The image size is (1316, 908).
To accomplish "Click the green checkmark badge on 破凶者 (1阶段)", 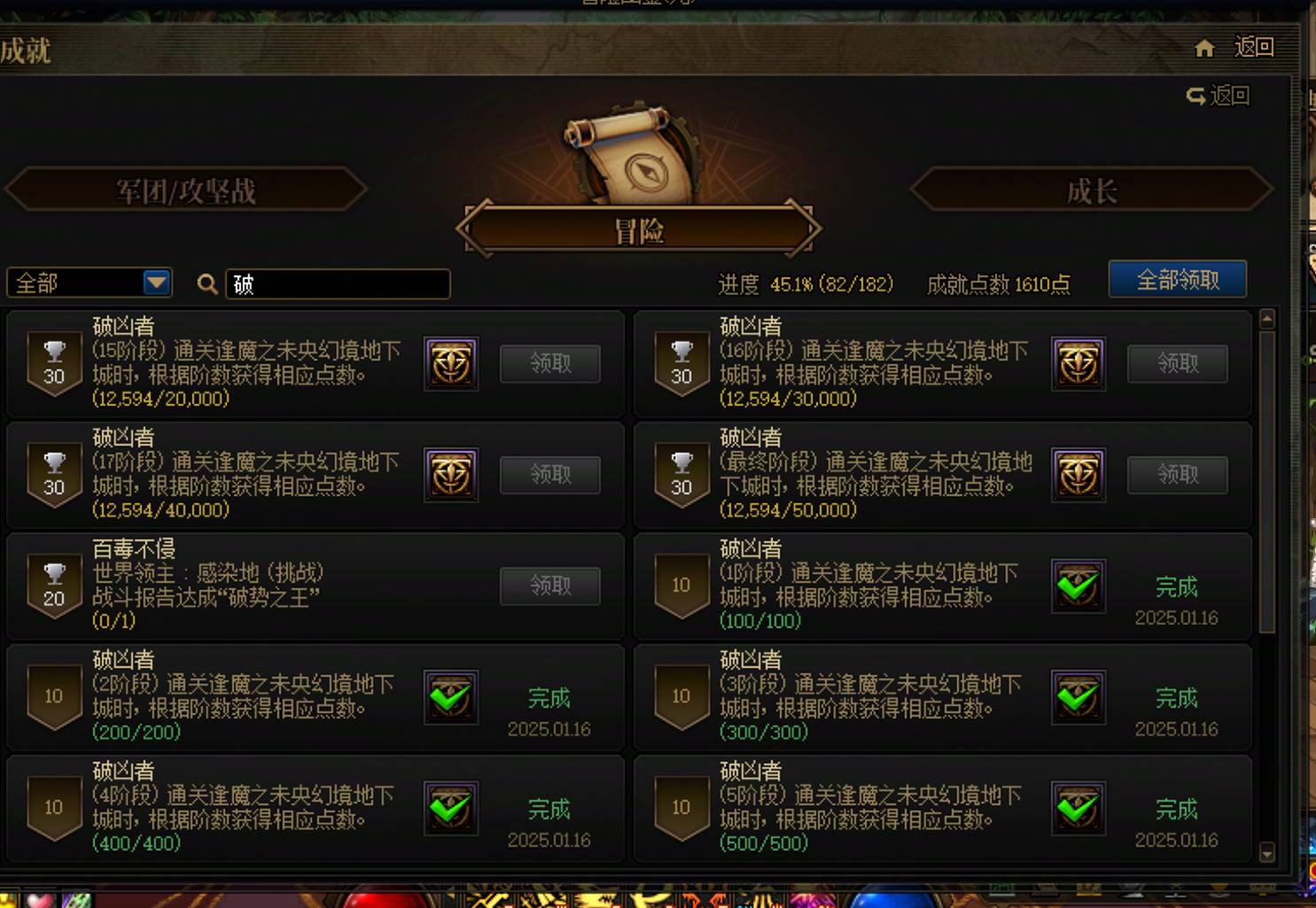I will click(1078, 586).
